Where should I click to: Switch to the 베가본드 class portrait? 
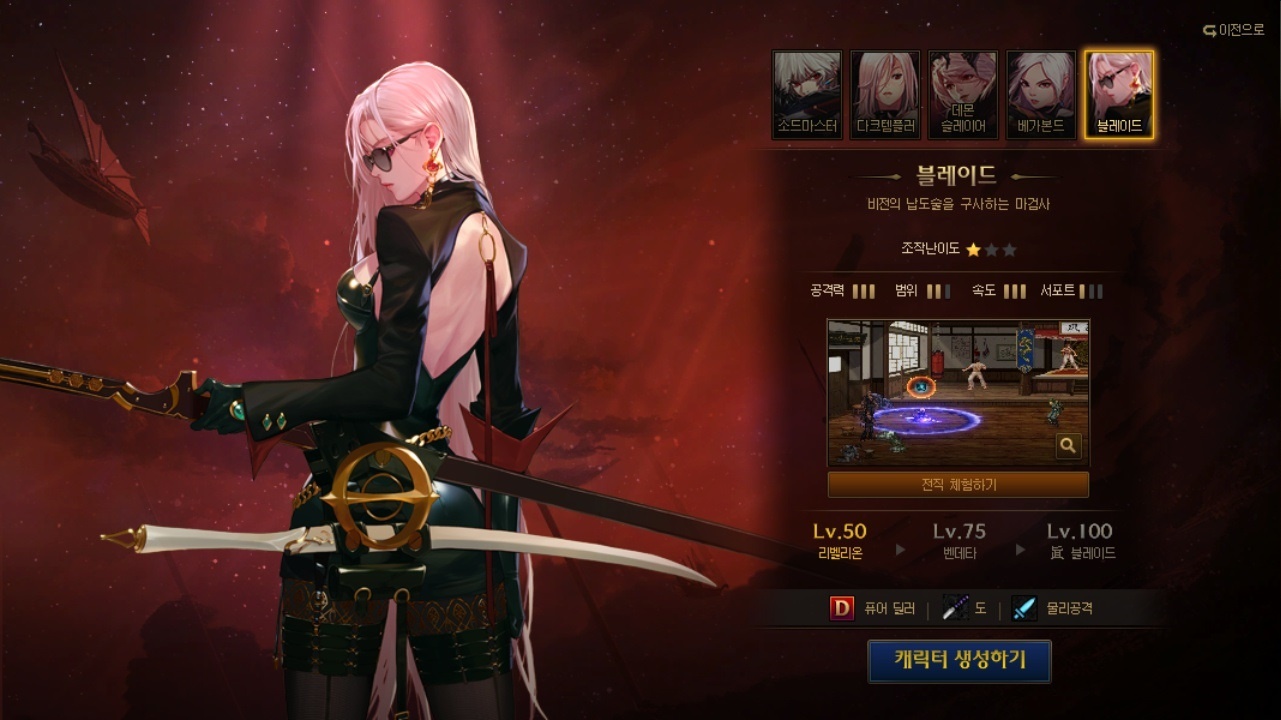click(1041, 95)
